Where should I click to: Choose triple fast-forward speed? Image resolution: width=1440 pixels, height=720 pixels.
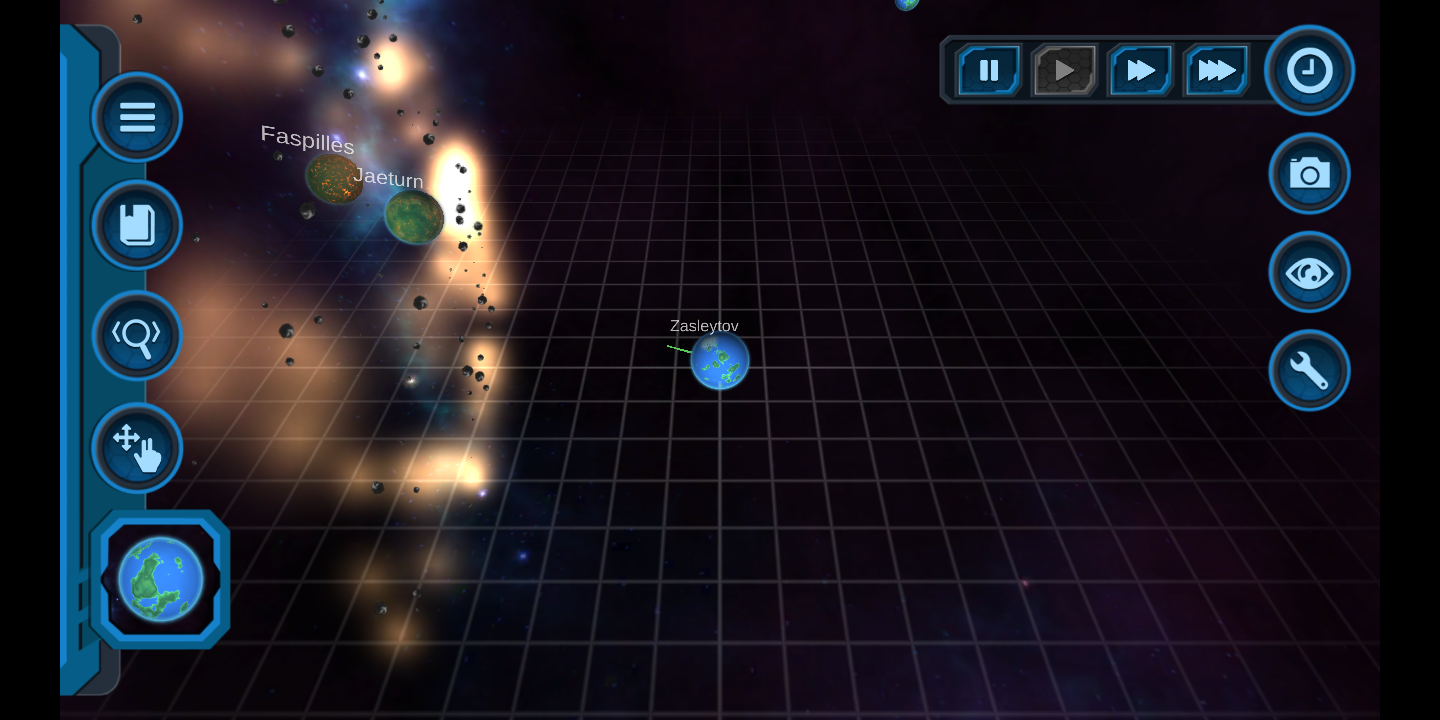pos(1217,70)
